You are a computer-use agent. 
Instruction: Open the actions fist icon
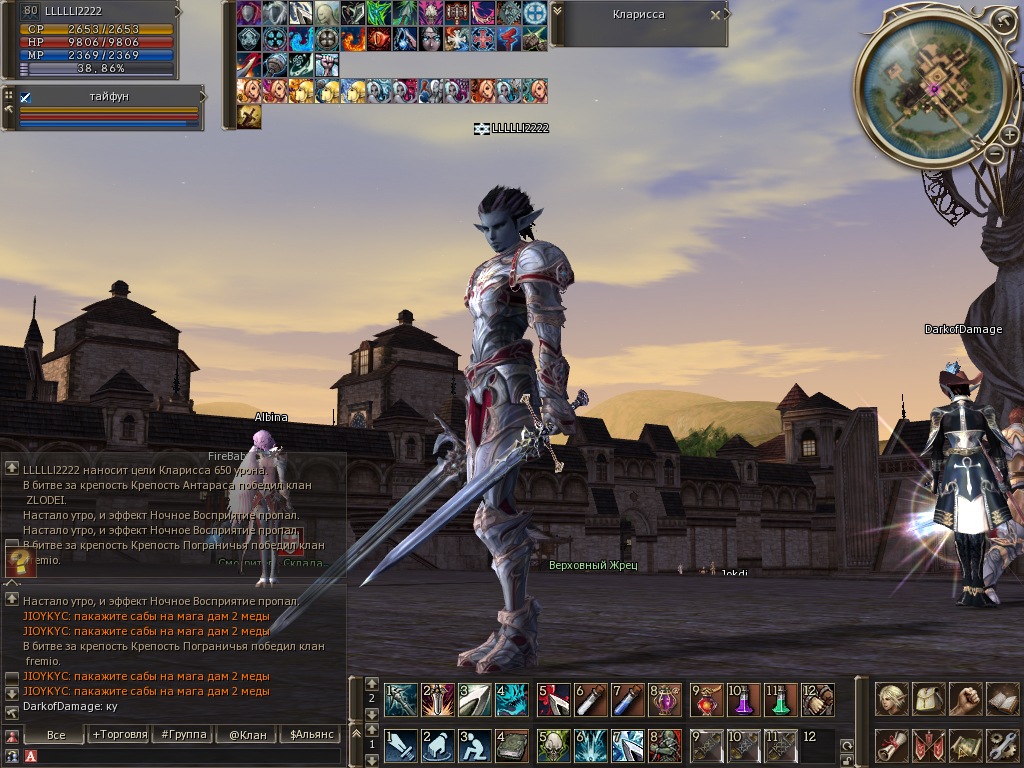click(965, 699)
